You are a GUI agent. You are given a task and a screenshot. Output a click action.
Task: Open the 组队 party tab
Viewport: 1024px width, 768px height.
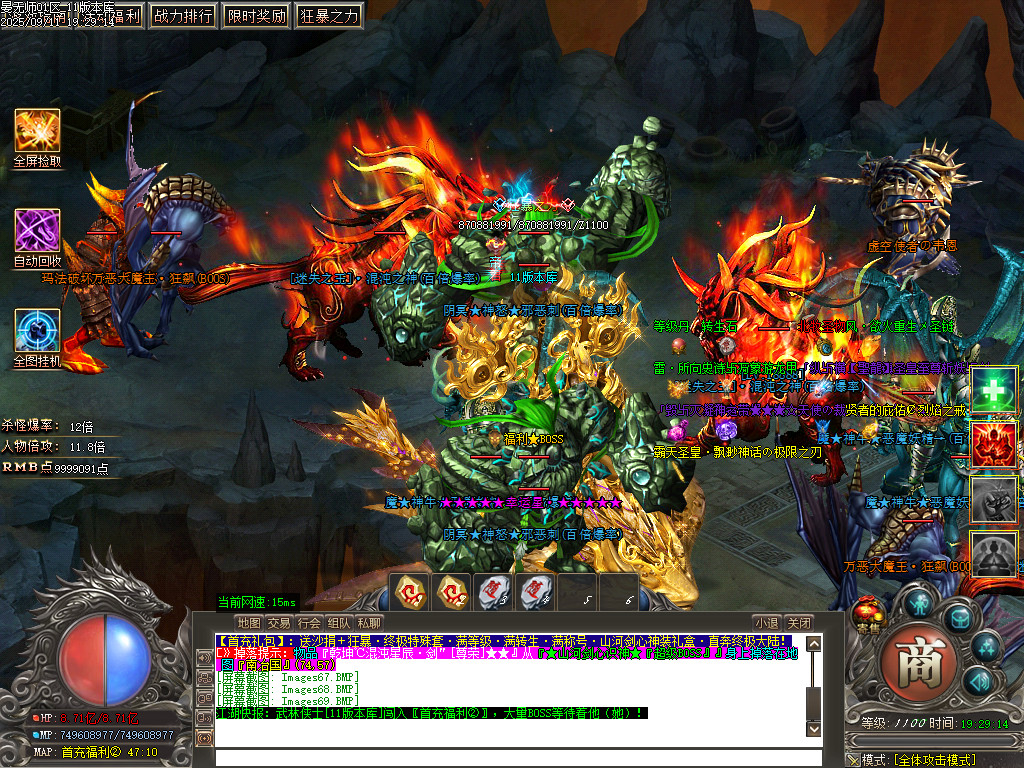[339, 623]
